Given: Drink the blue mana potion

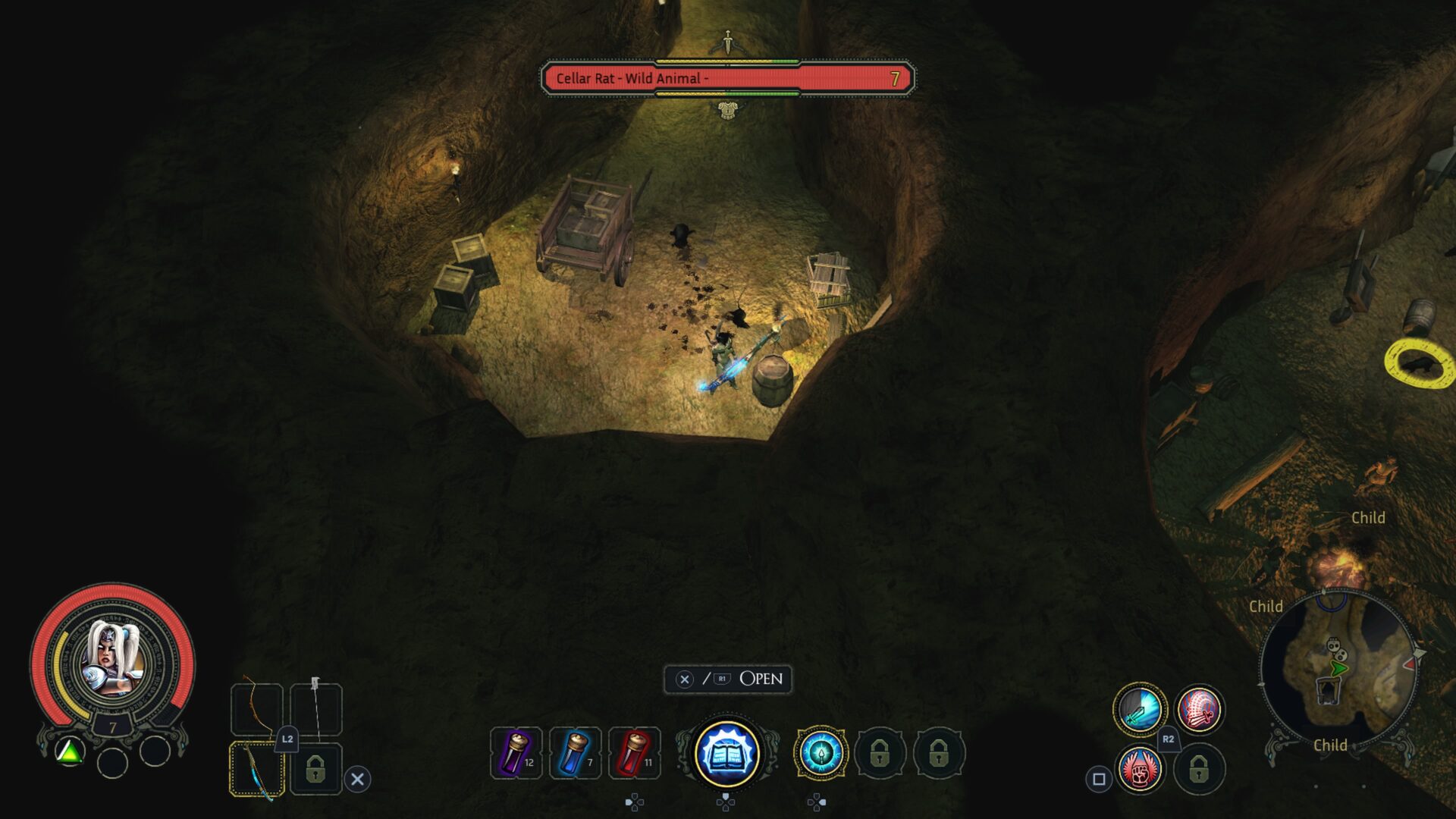Looking at the screenshot, I should (575, 753).
